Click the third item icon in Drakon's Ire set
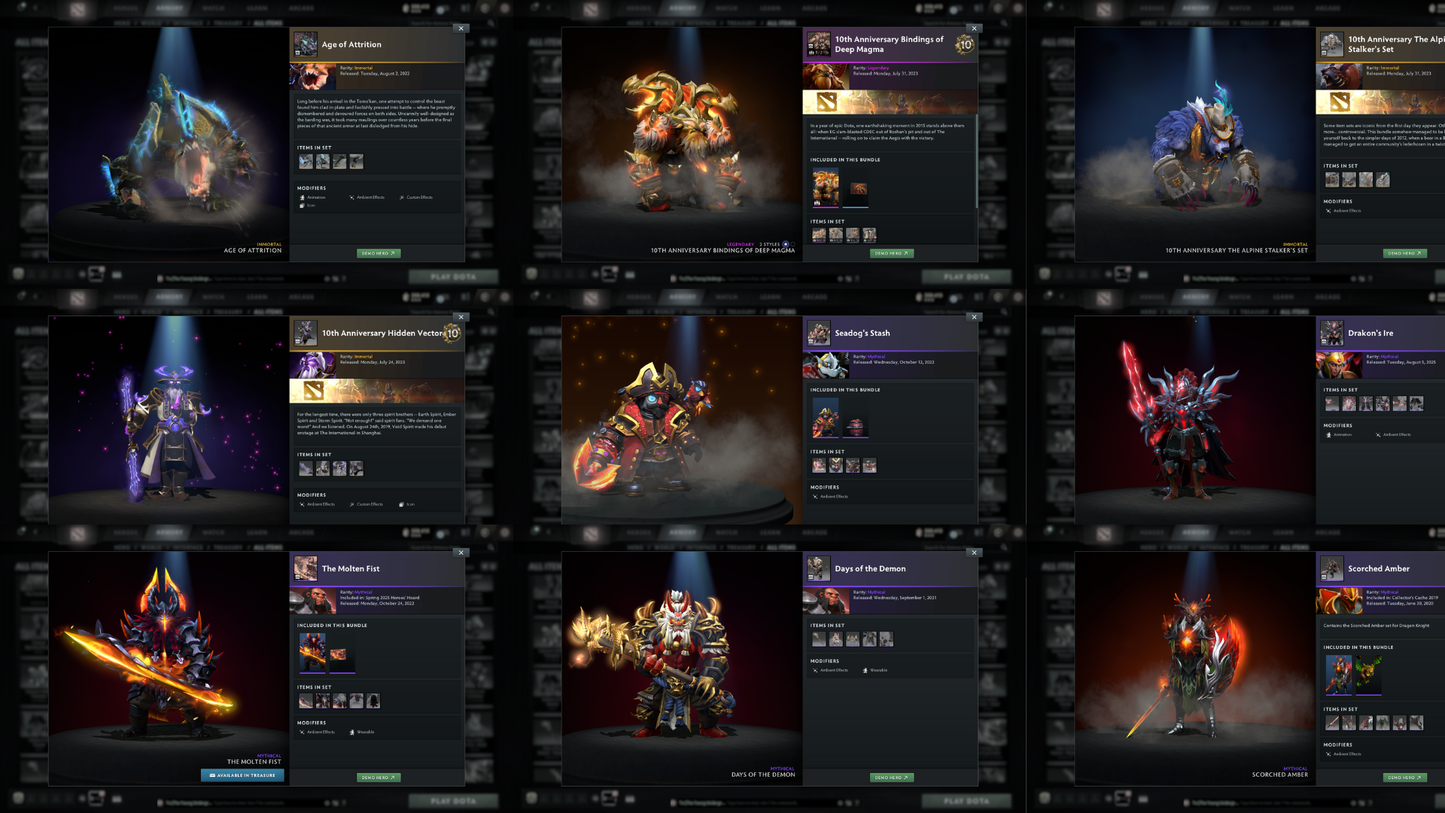The image size is (1445, 813). coord(1366,403)
